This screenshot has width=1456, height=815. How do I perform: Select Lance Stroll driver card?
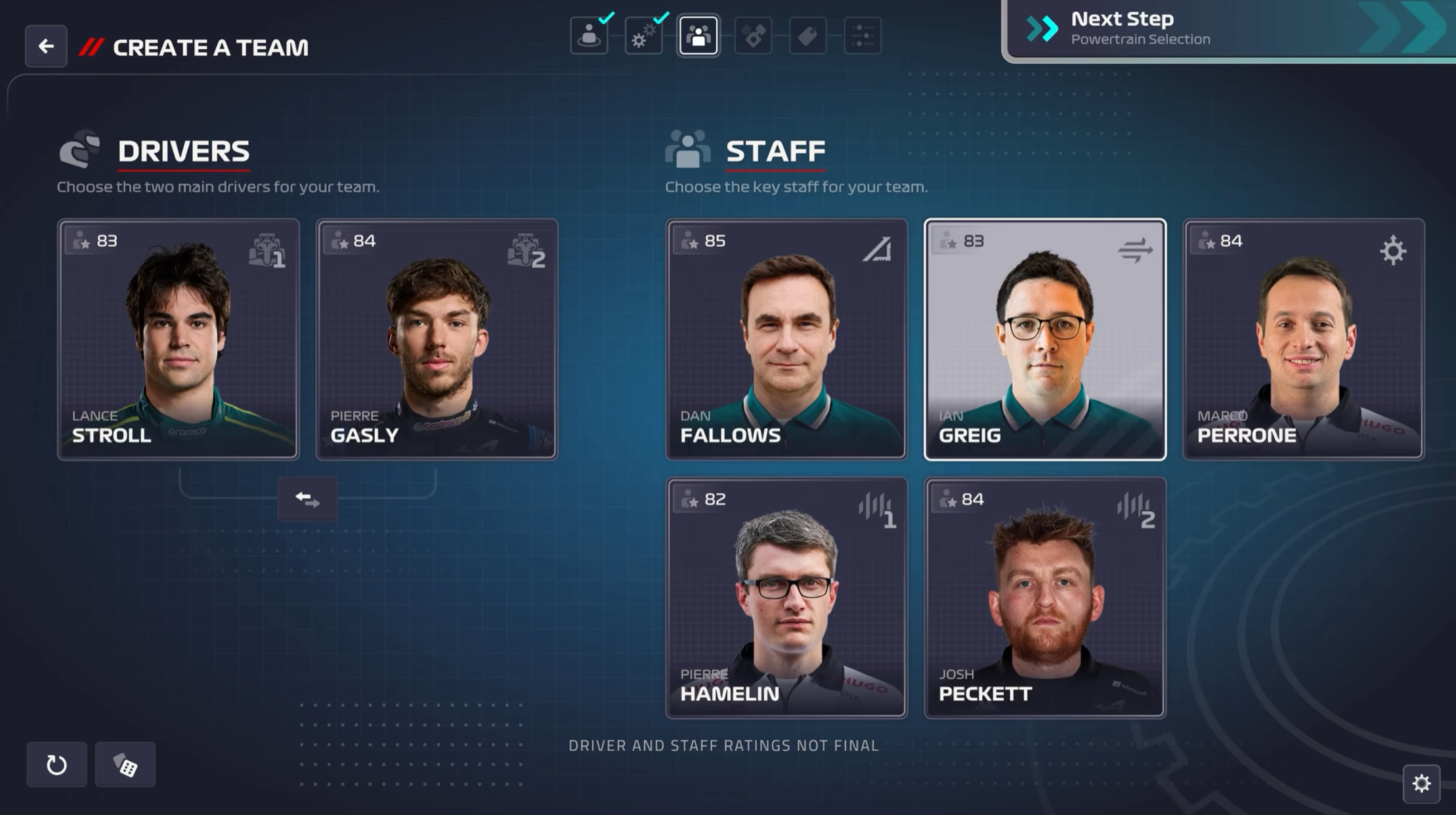click(x=178, y=339)
